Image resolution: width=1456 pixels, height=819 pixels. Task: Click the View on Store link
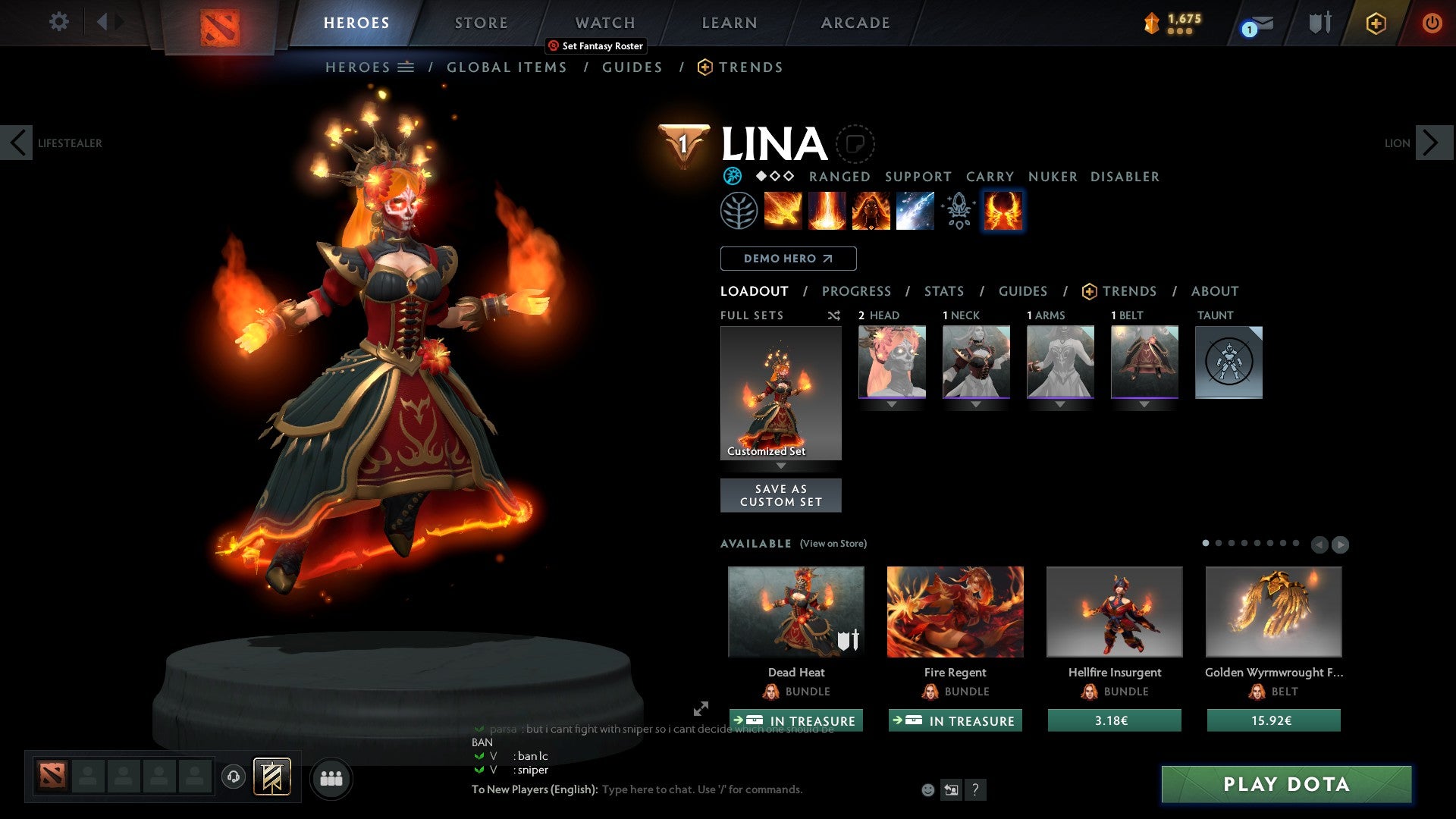[834, 544]
